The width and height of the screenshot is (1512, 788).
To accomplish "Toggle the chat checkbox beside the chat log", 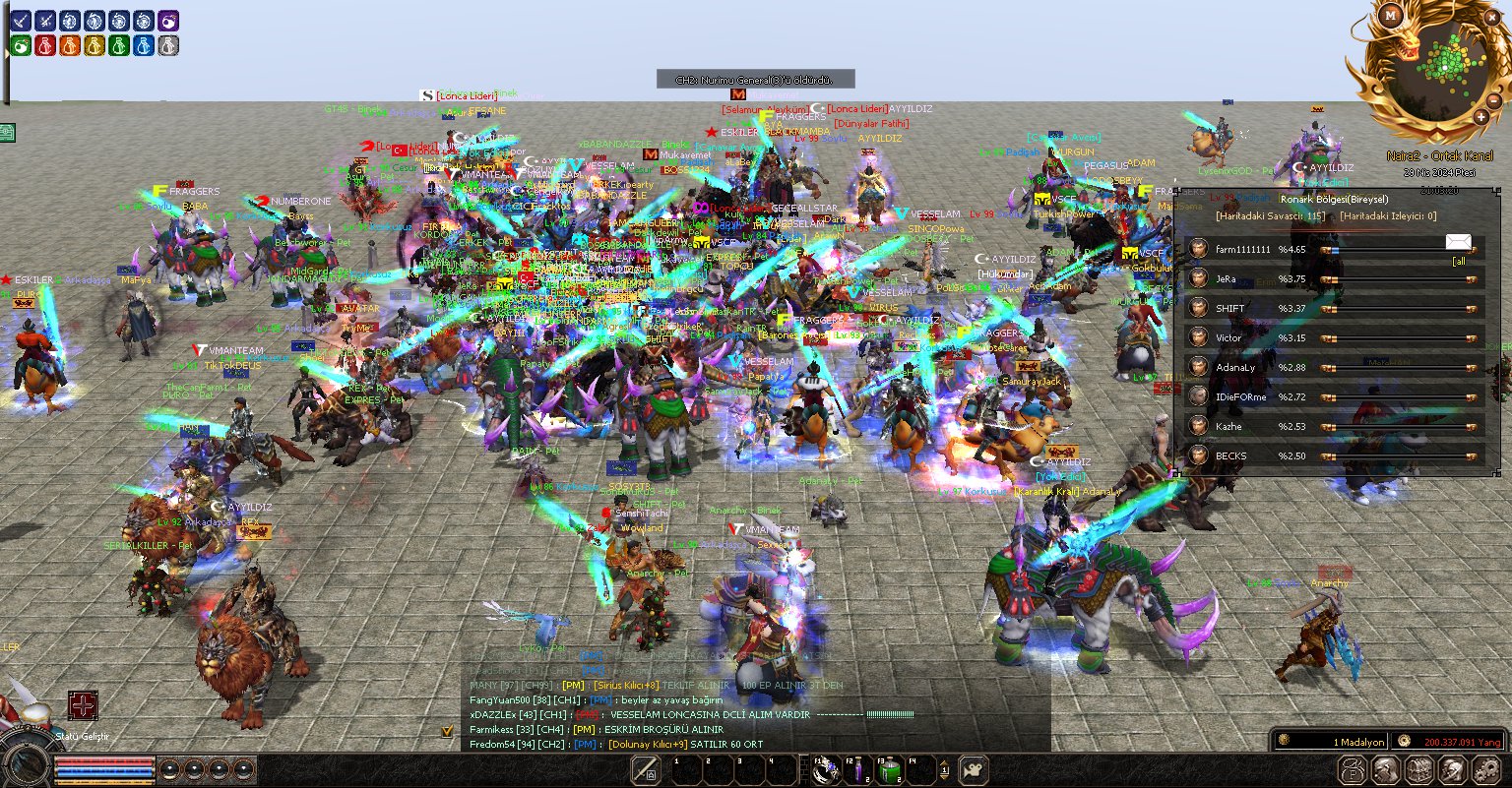I will coord(447,731).
